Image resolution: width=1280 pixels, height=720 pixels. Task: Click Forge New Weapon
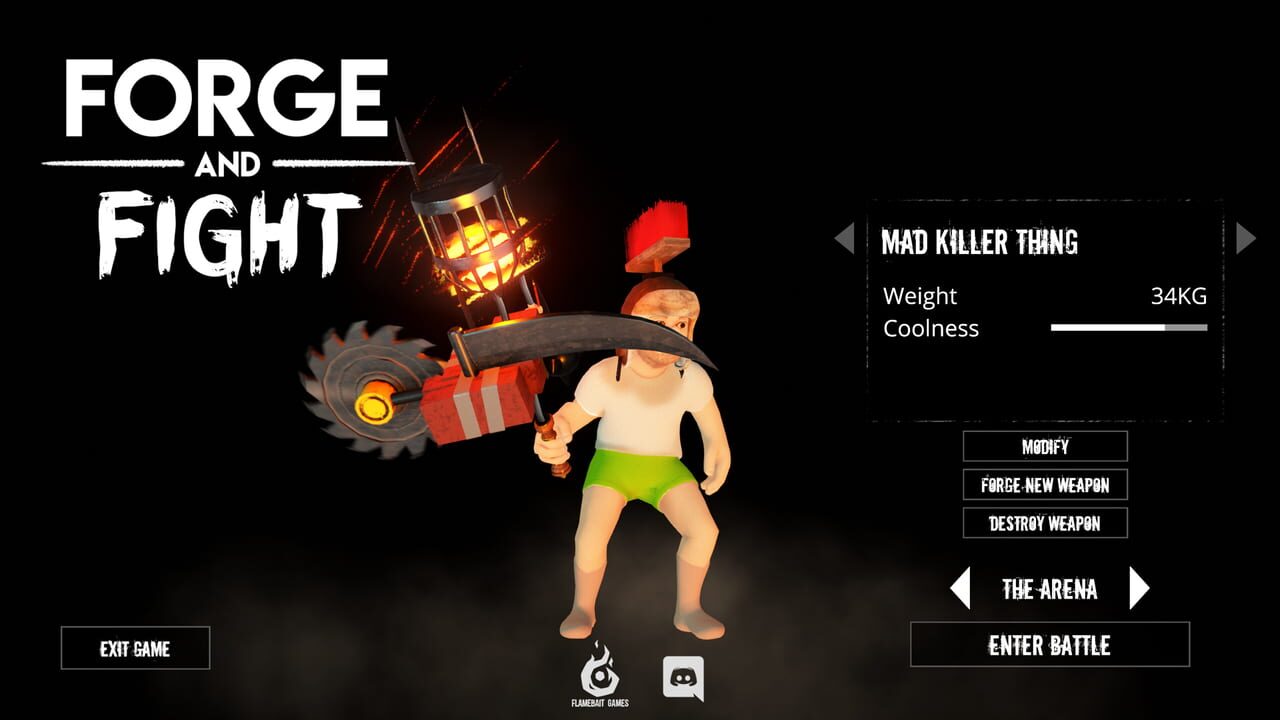tap(1043, 485)
